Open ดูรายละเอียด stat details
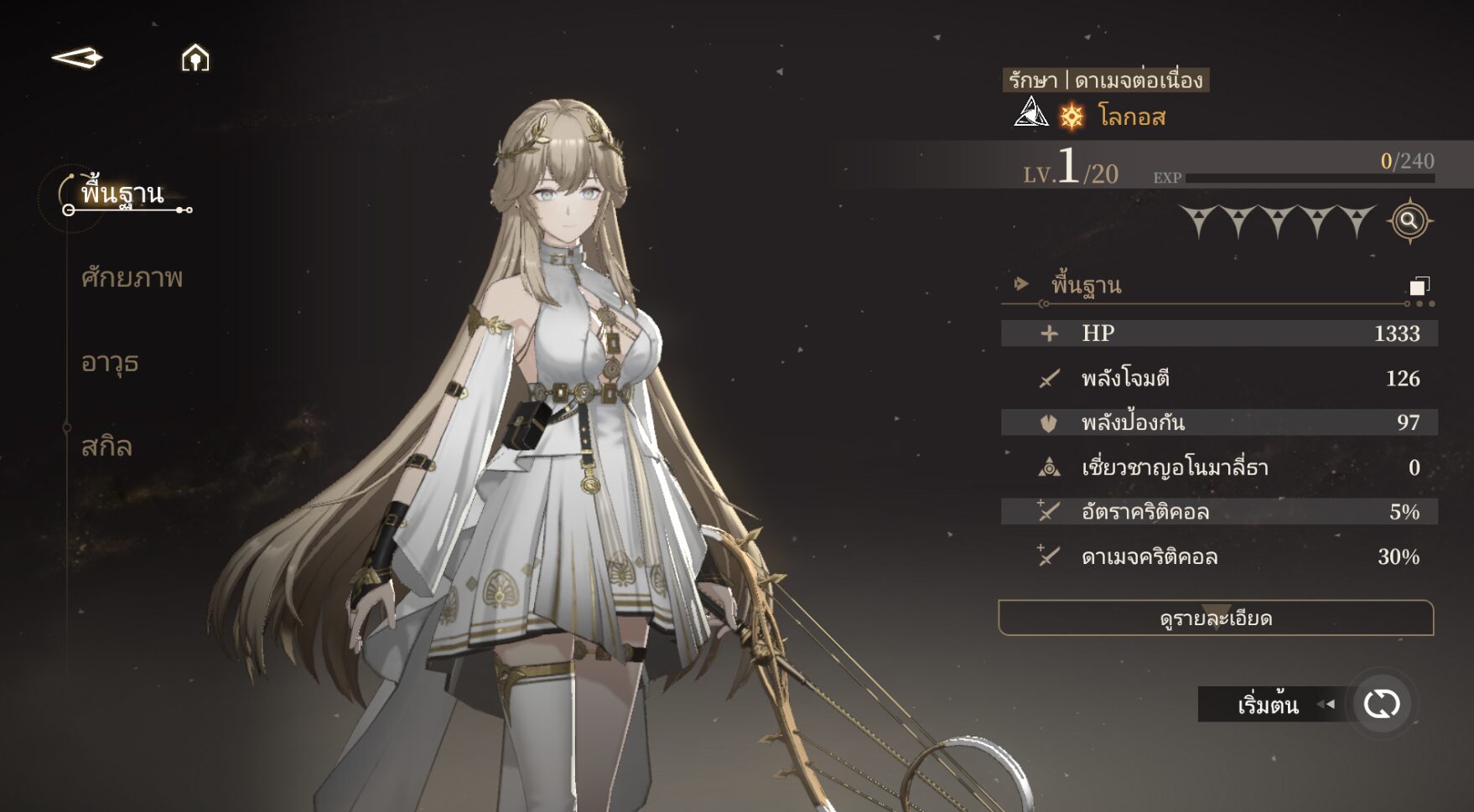The image size is (1474, 812). click(1216, 618)
